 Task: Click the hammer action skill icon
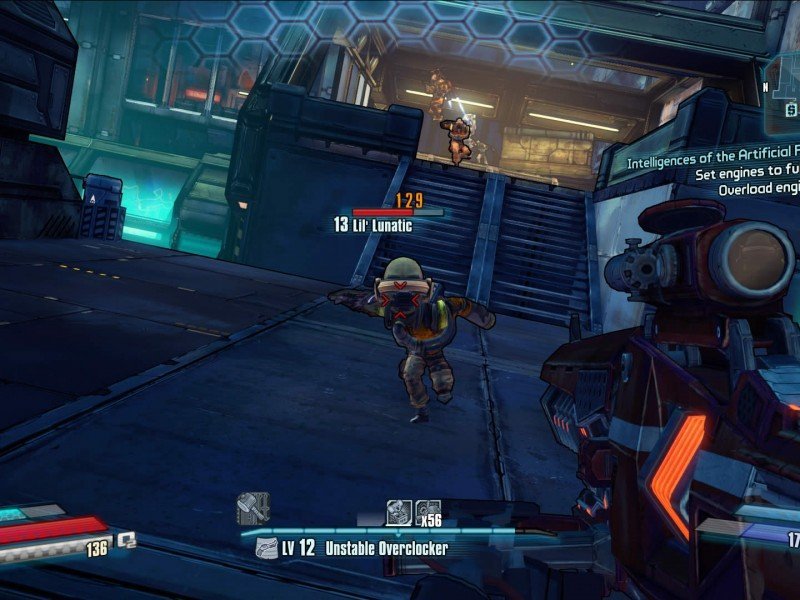(253, 508)
